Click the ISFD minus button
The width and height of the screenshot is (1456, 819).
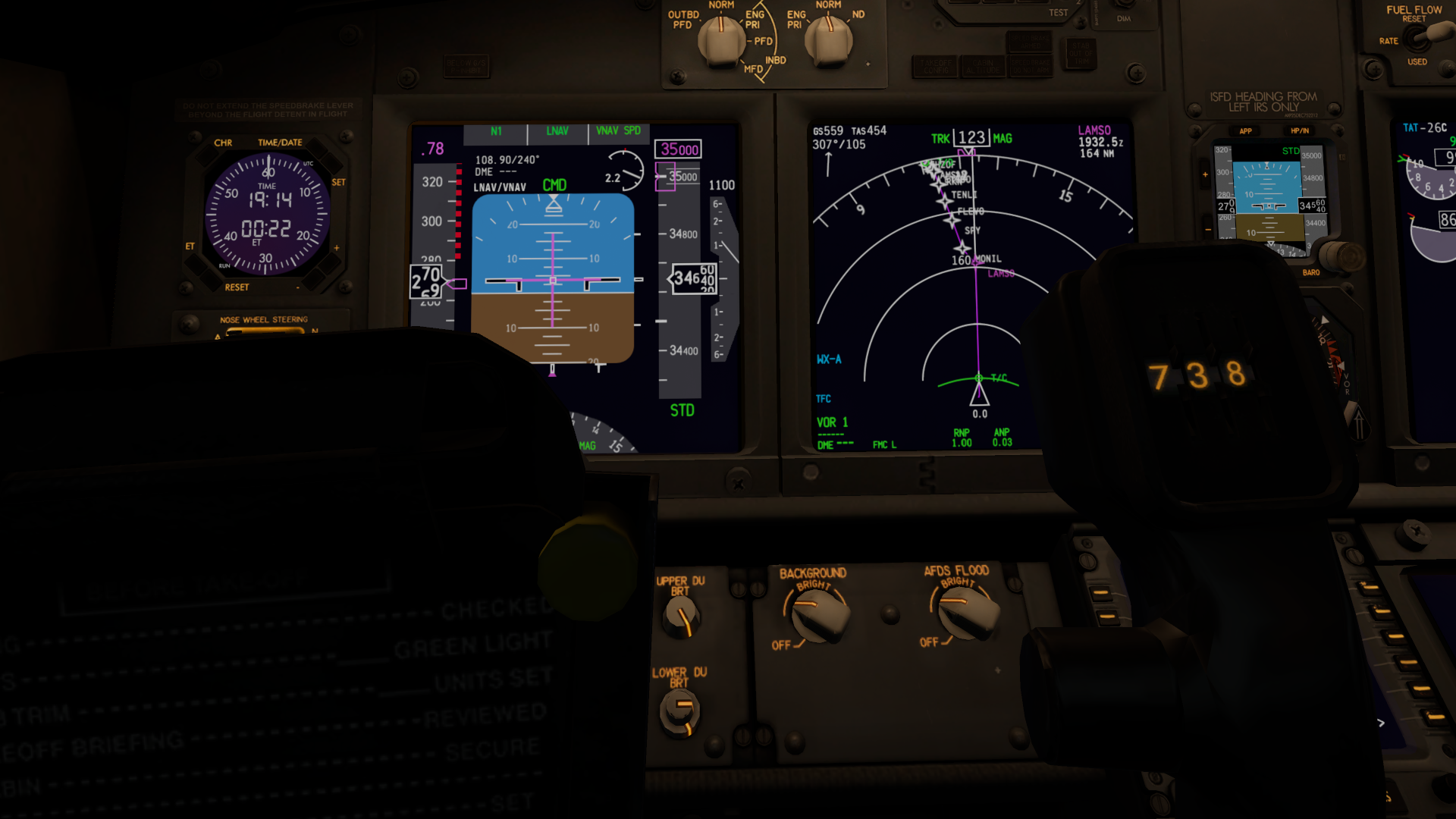[1208, 229]
